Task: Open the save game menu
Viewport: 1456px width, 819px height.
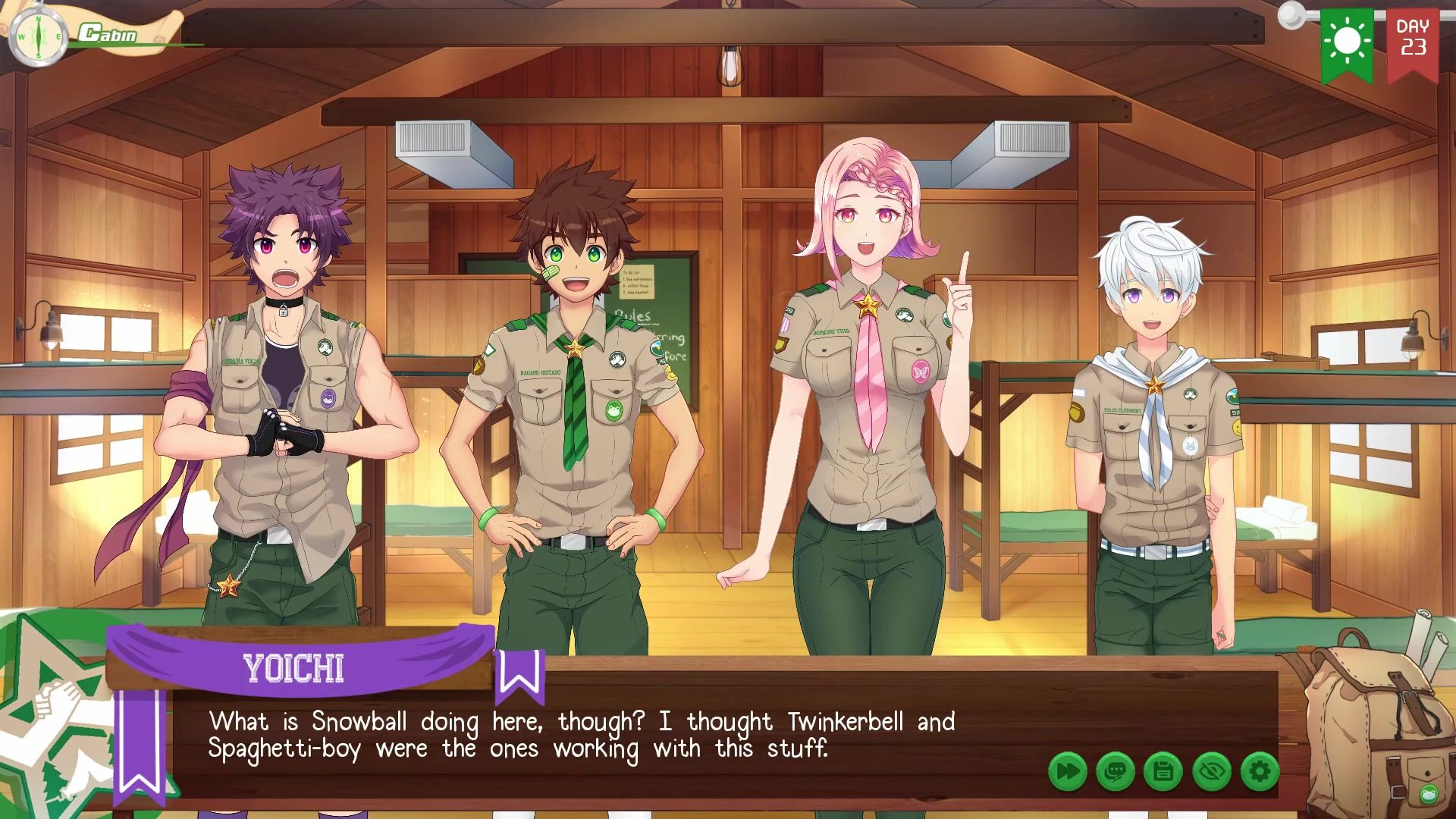Action: pyautogui.click(x=1163, y=772)
